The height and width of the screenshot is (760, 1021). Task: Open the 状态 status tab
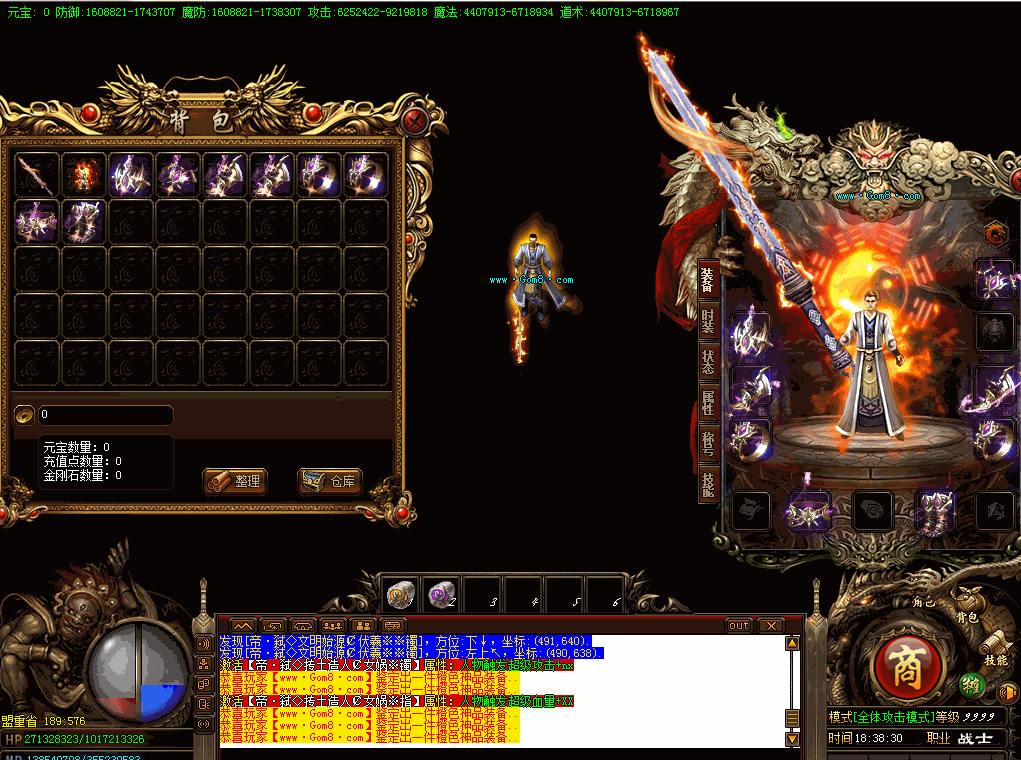[x=707, y=362]
